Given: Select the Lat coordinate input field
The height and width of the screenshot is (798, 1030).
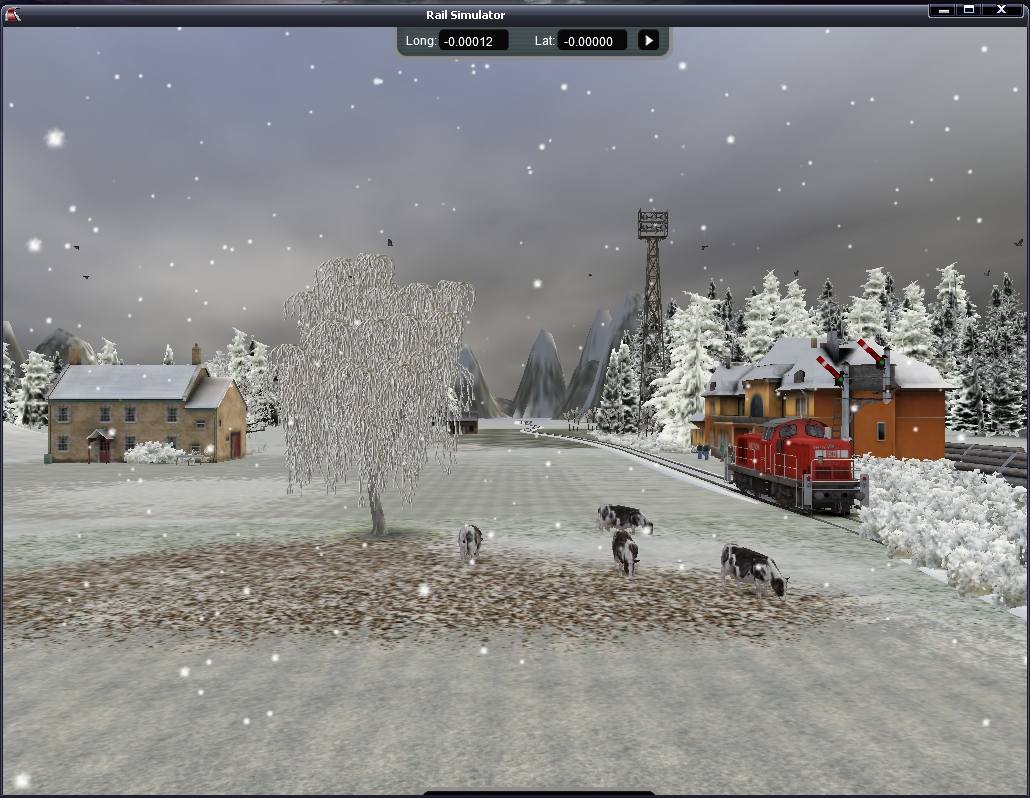Looking at the screenshot, I should click(592, 41).
